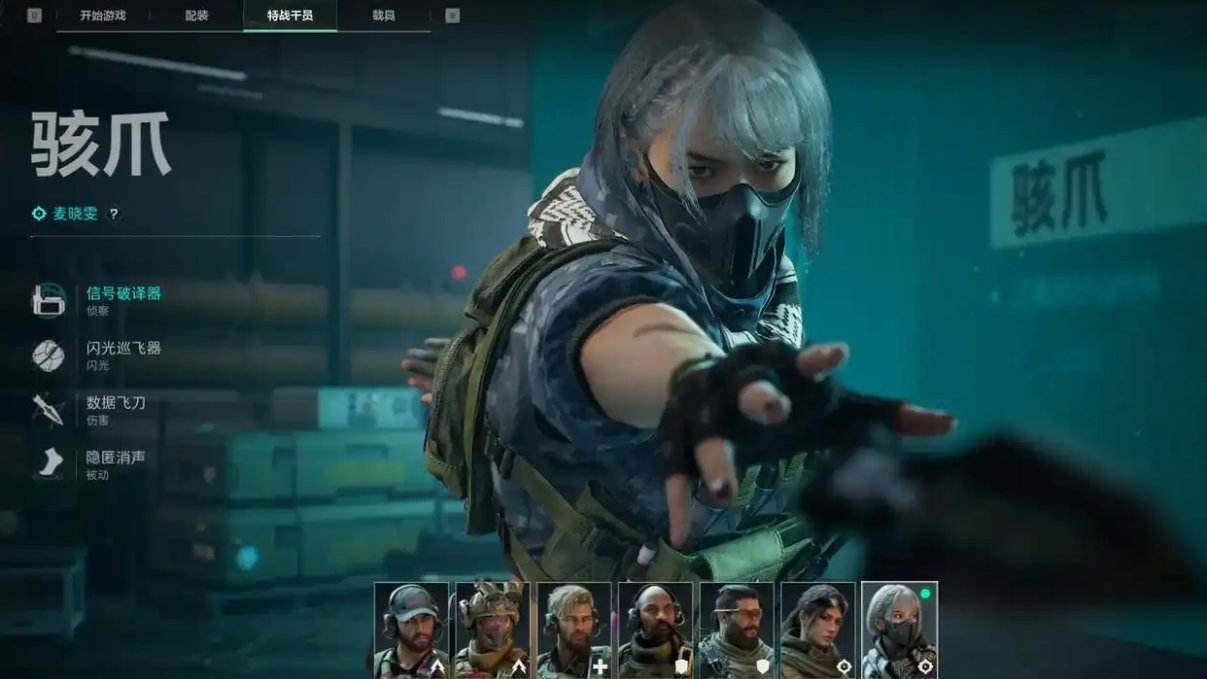Open the 配装 loadout tab
Image resolution: width=1207 pixels, height=679 pixels.
tap(196, 16)
